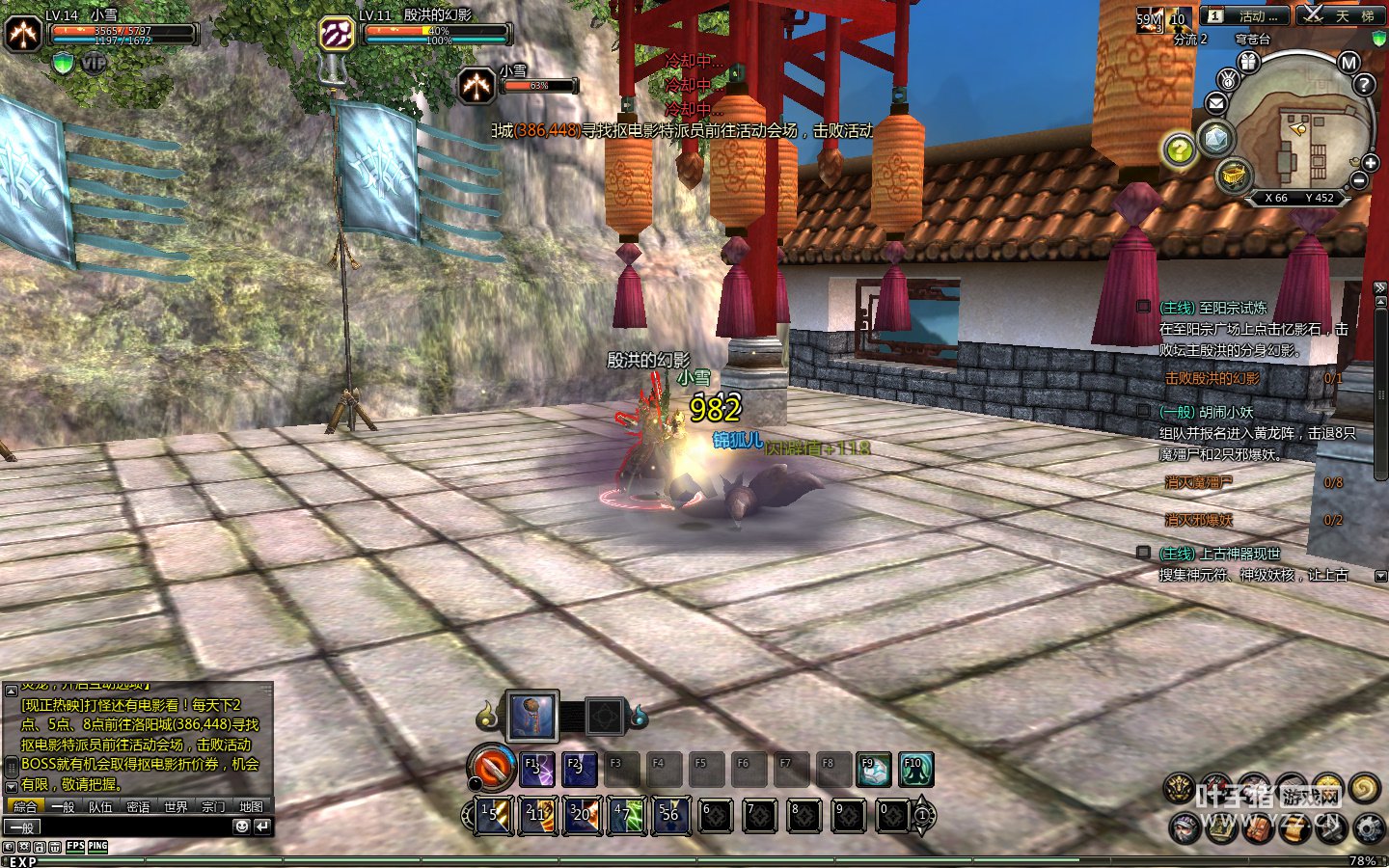Zoom out the minimap with the minus button

[x=1359, y=180]
